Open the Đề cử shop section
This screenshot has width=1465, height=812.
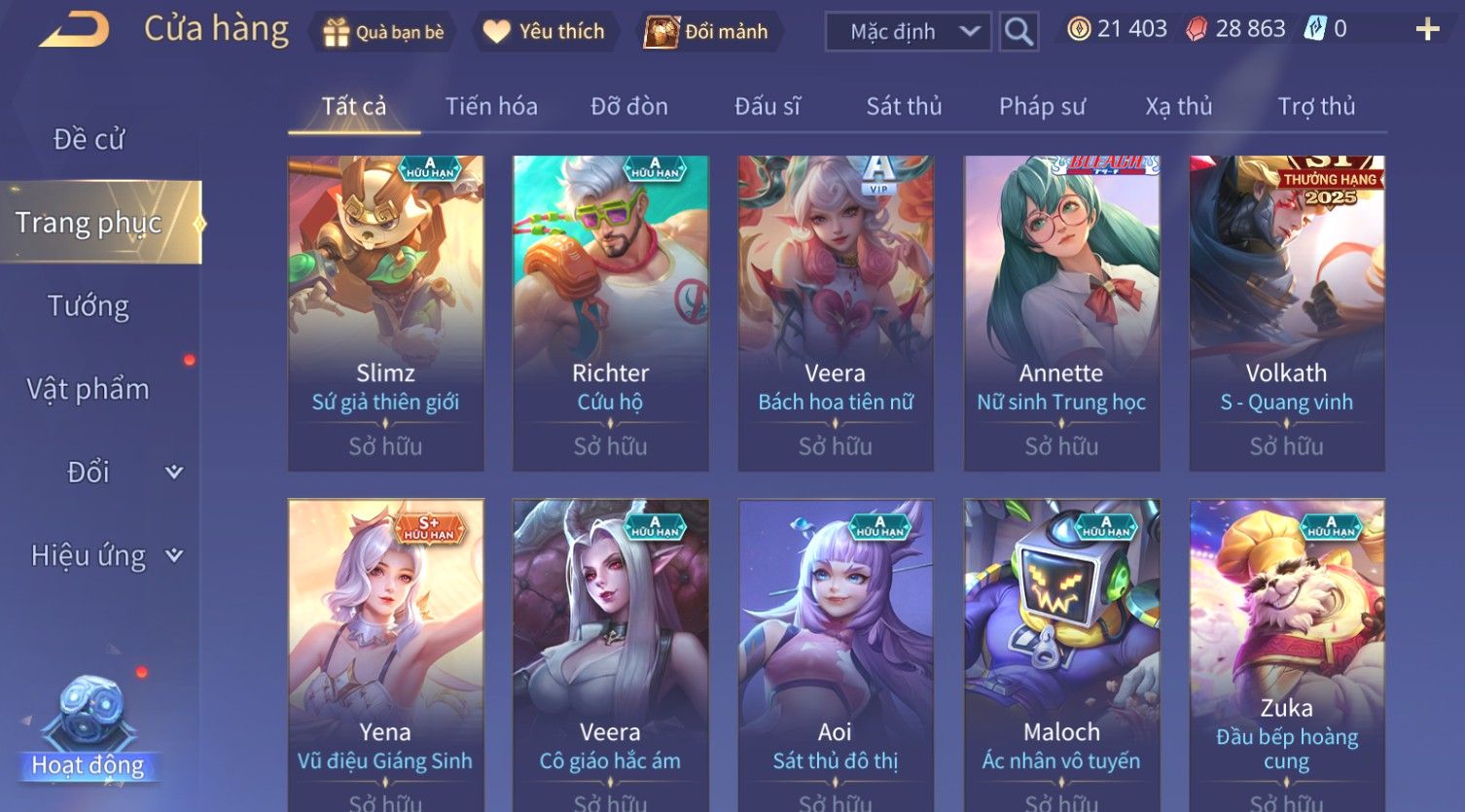point(89,139)
